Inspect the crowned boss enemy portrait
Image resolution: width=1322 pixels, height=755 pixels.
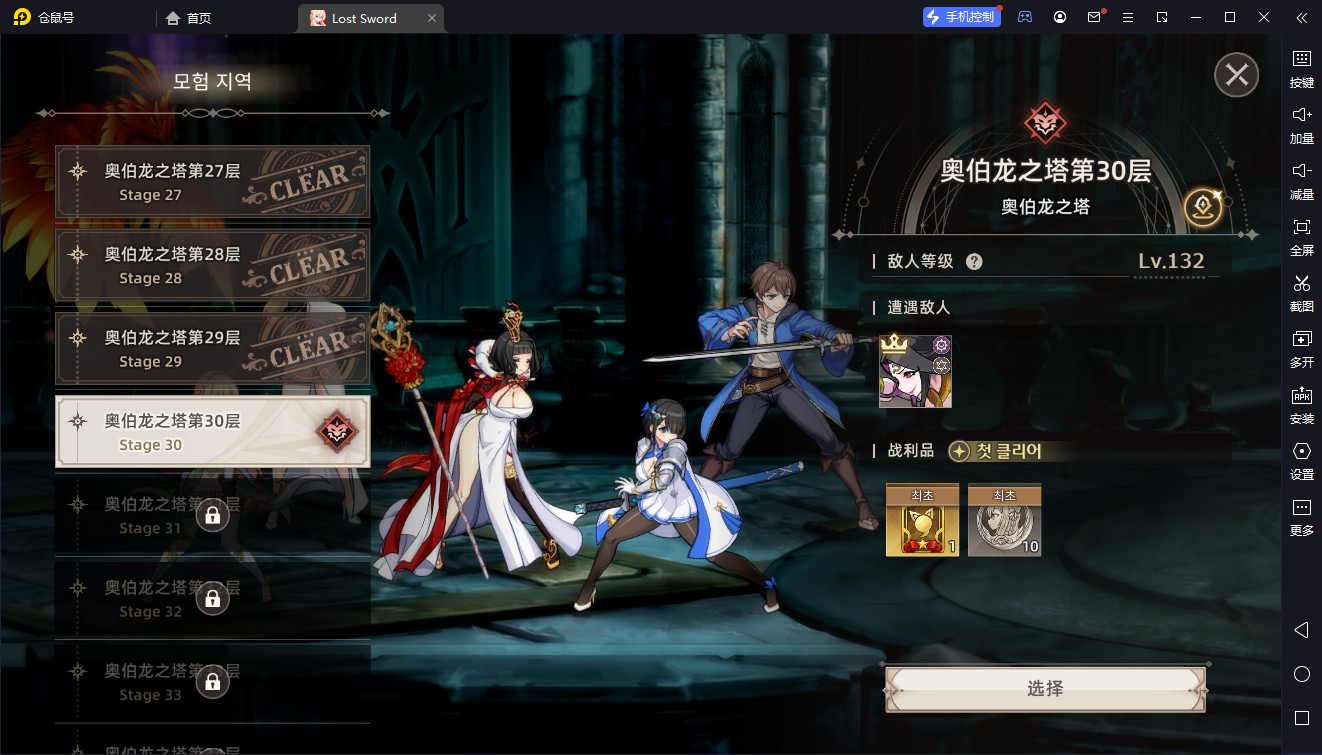tap(915, 372)
